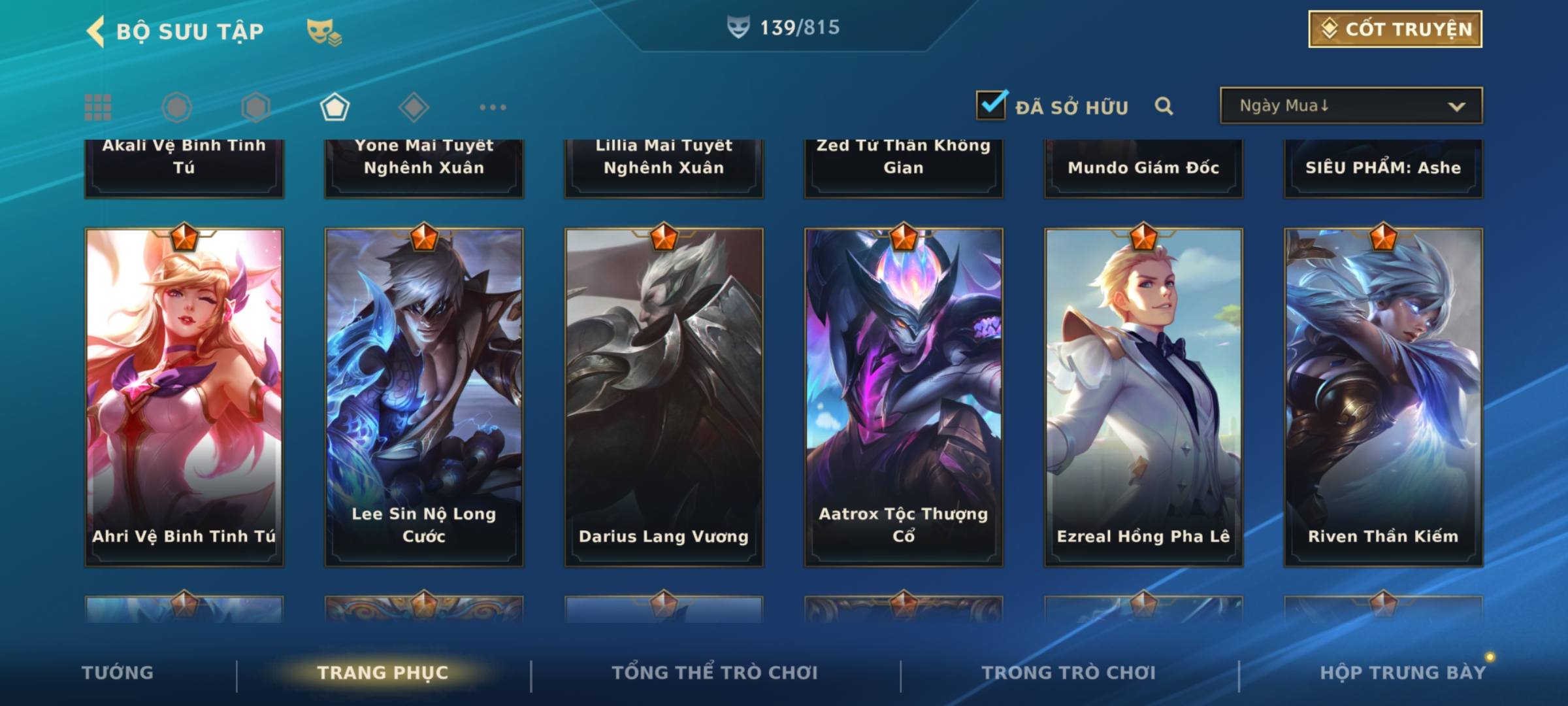Select the highlighted pentagon rarity filter
Image resolution: width=1568 pixels, height=706 pixels.
point(335,107)
